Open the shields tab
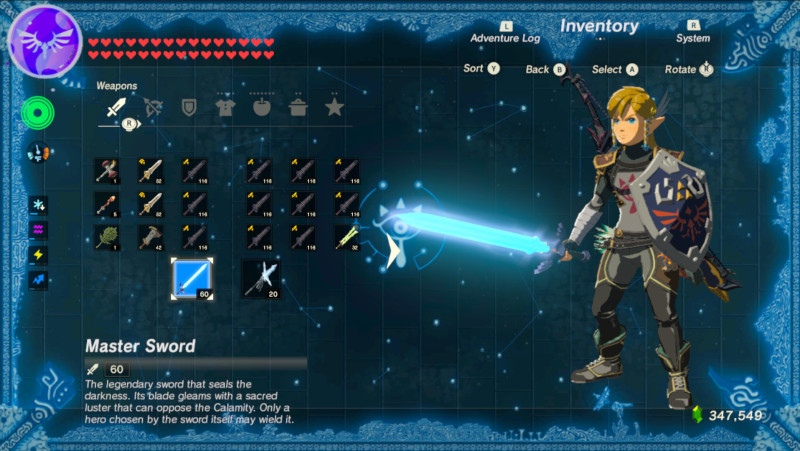The width and height of the screenshot is (800, 451). coord(188,107)
